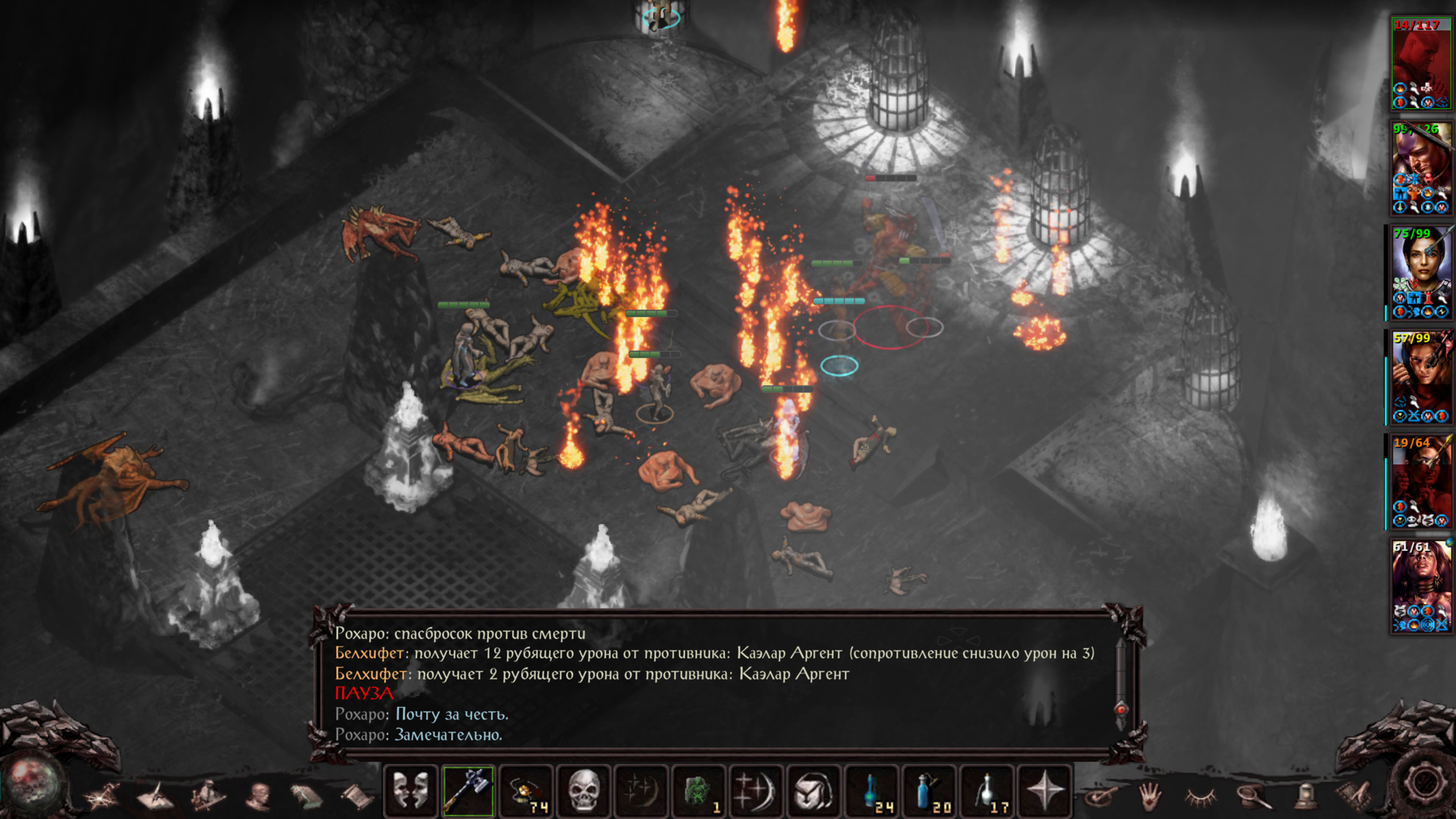This screenshot has height=819, width=1456.
Task: Select the portrait showing 75/99 health
Action: click(x=1420, y=272)
